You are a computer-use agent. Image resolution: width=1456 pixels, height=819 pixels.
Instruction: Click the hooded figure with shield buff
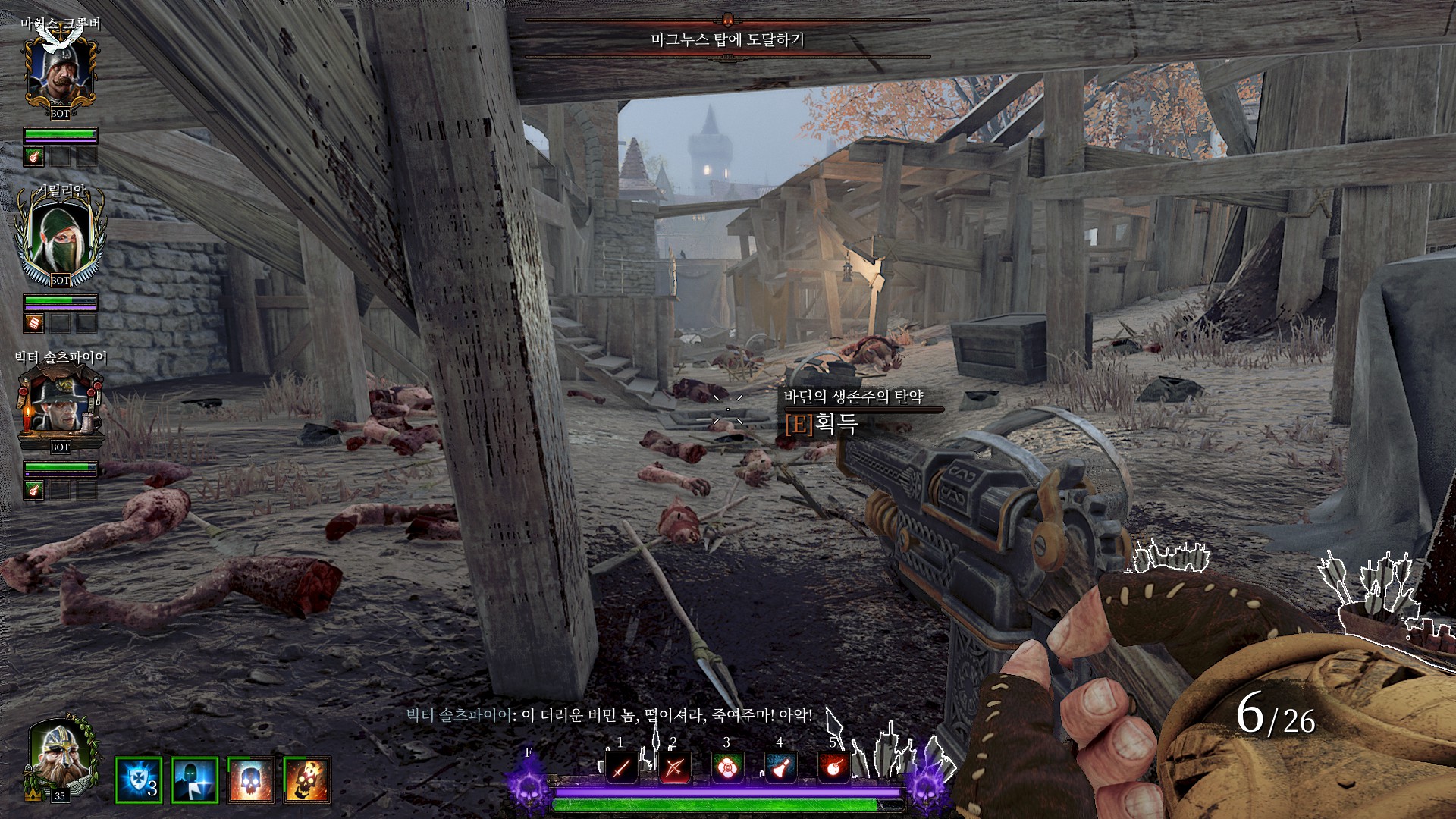coord(194,780)
